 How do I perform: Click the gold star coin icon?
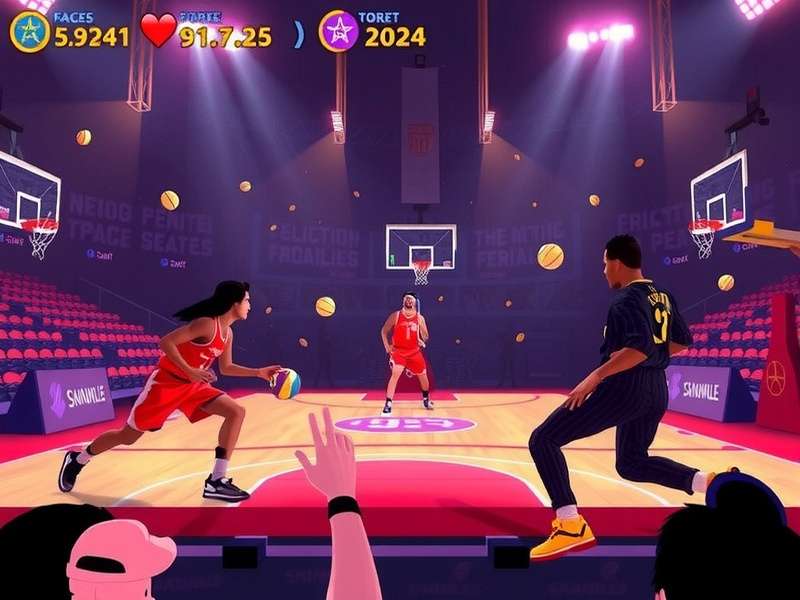click(x=29, y=32)
